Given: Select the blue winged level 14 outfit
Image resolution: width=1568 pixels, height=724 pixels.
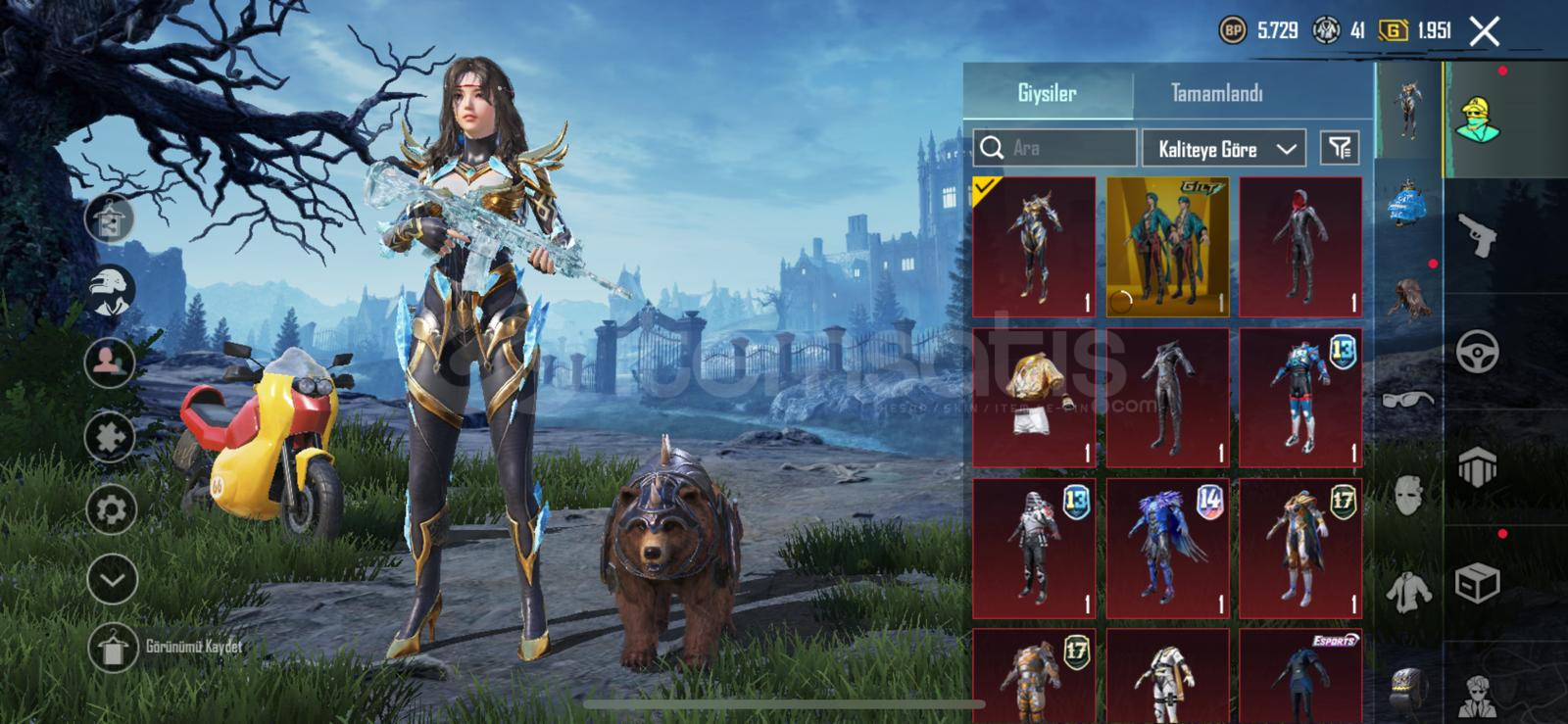Looking at the screenshot, I should tap(1167, 549).
